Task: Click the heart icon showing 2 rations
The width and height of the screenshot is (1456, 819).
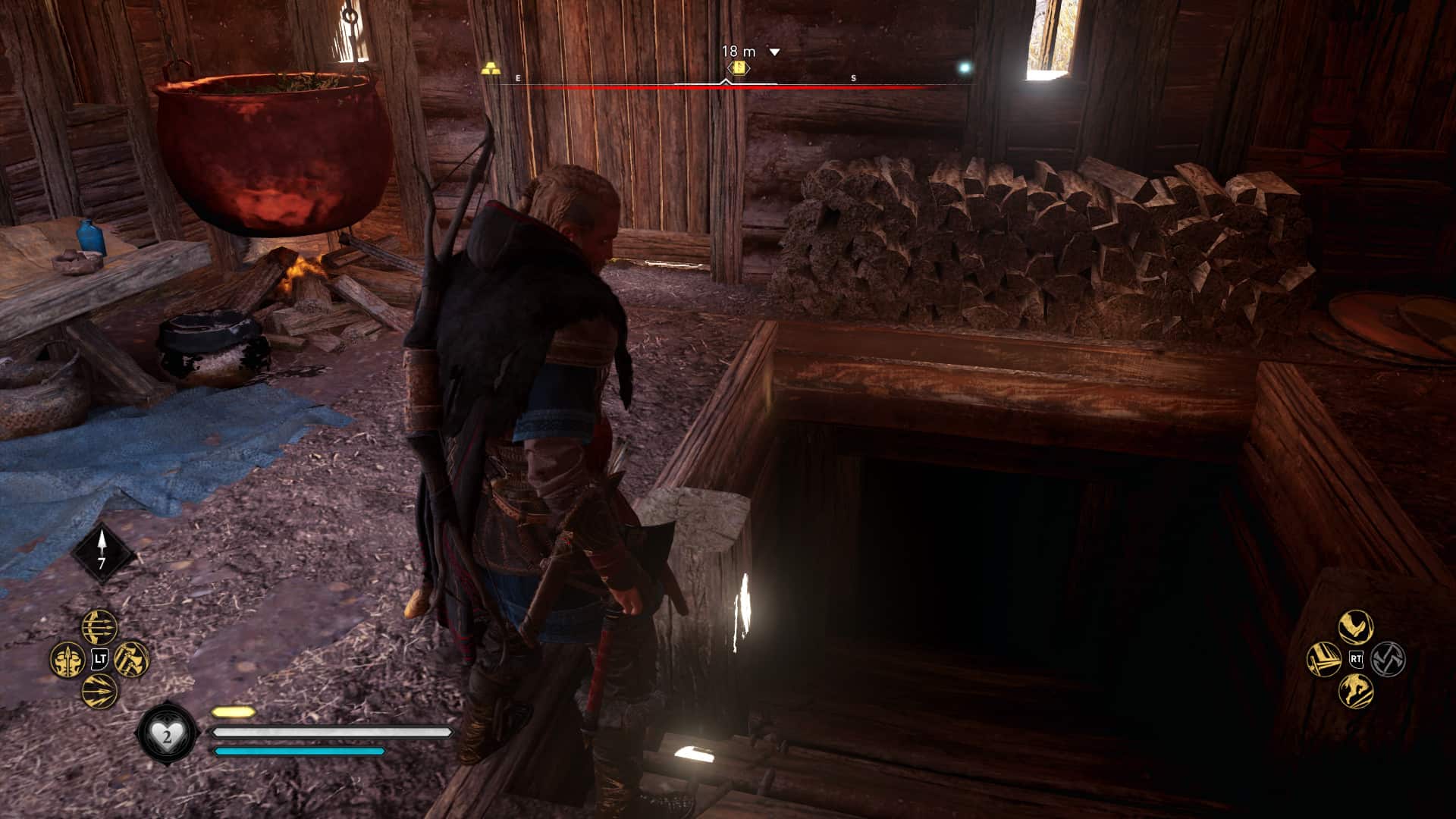Action: point(168,732)
